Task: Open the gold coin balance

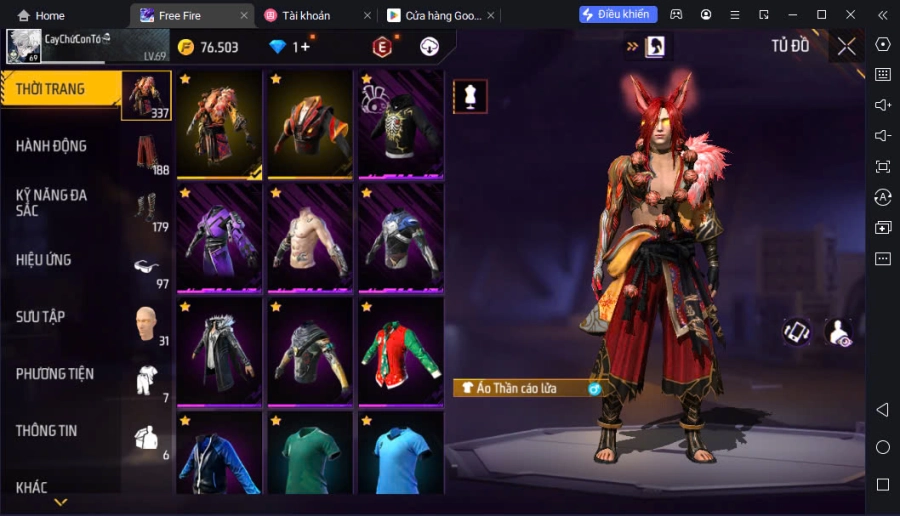Action: click(209, 47)
